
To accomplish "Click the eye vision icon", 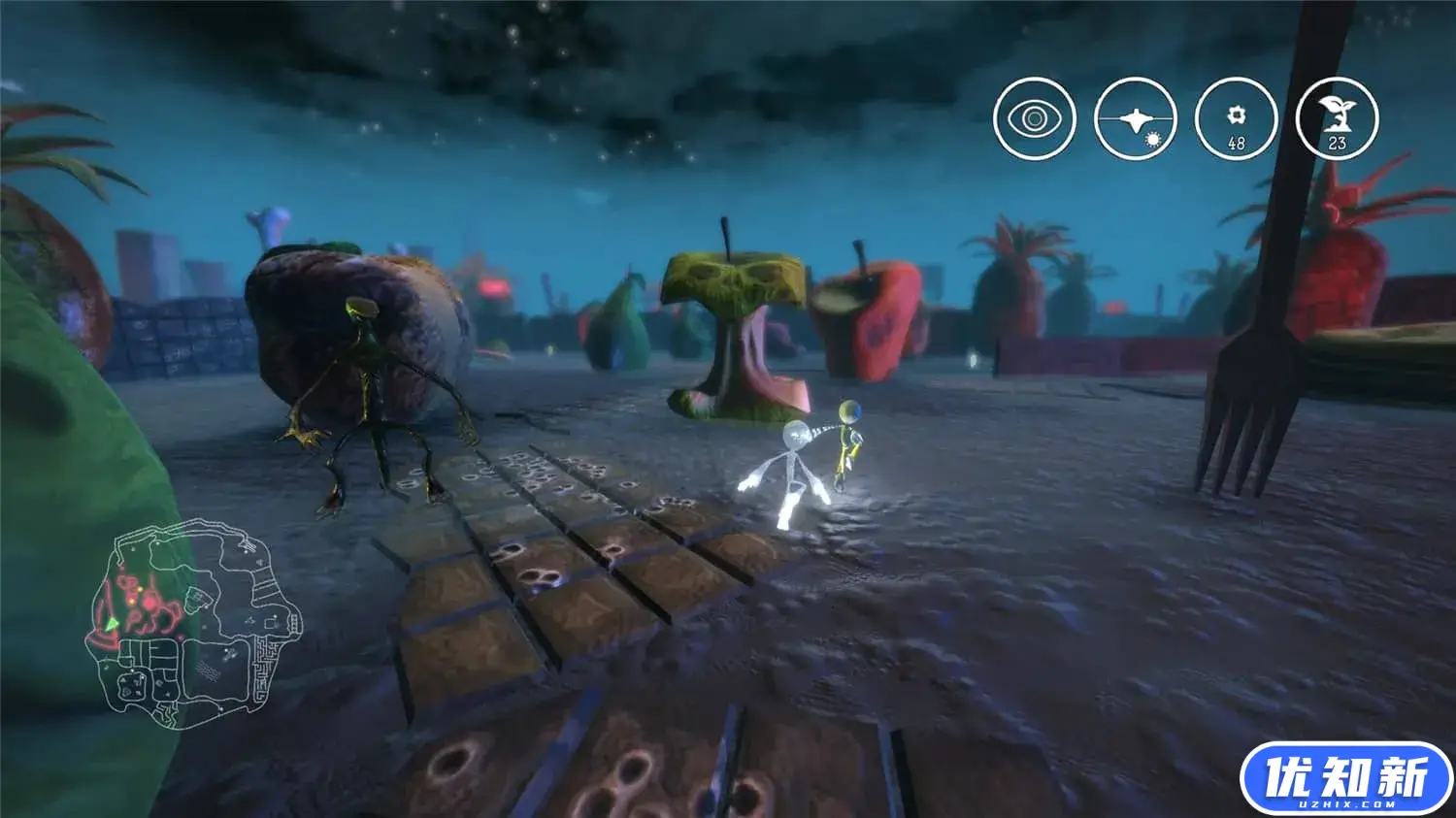I will 1035,119.
